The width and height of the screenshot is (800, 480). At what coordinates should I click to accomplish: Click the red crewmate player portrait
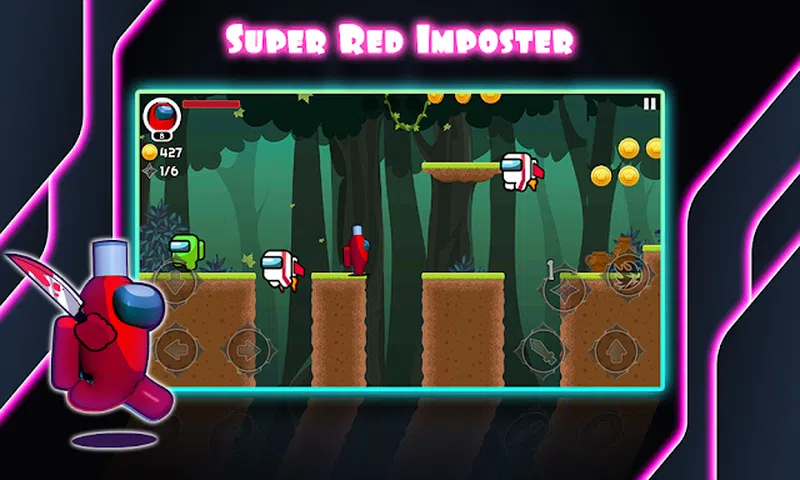click(158, 115)
